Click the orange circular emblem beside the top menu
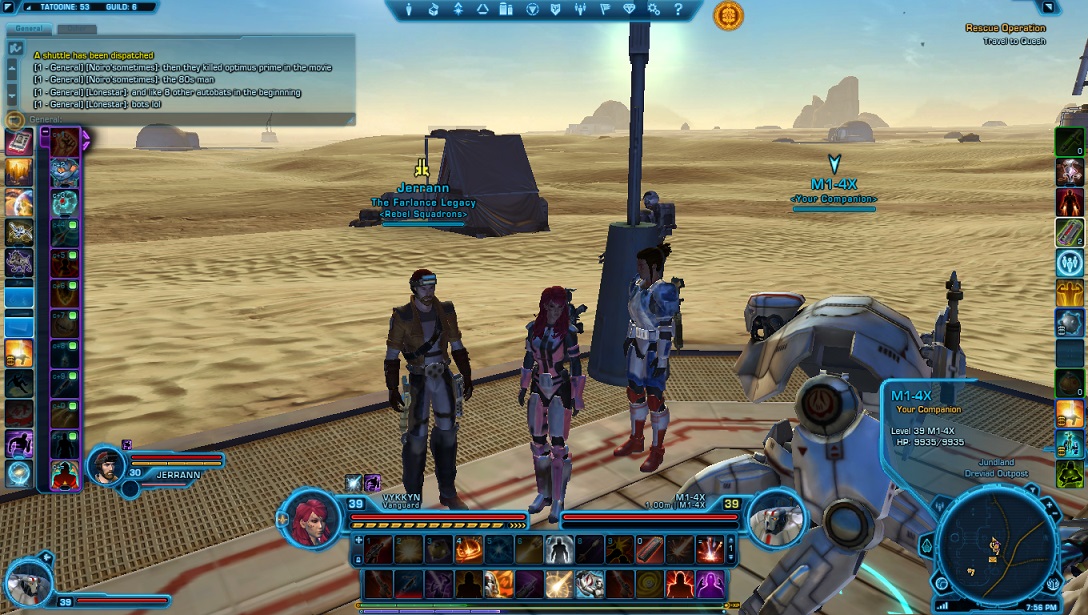1088x615 pixels. click(728, 15)
